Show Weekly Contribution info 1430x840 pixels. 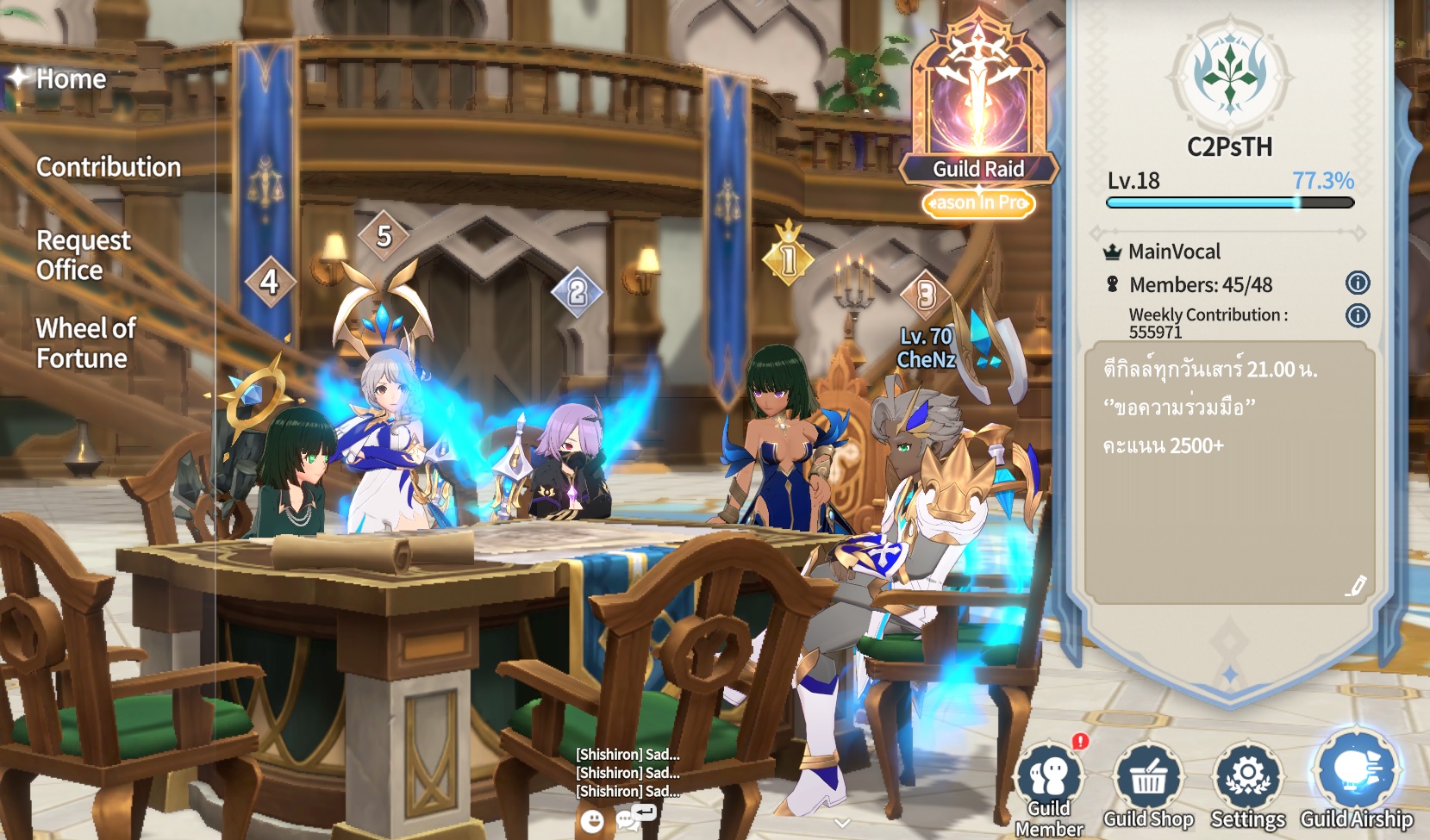[1358, 315]
